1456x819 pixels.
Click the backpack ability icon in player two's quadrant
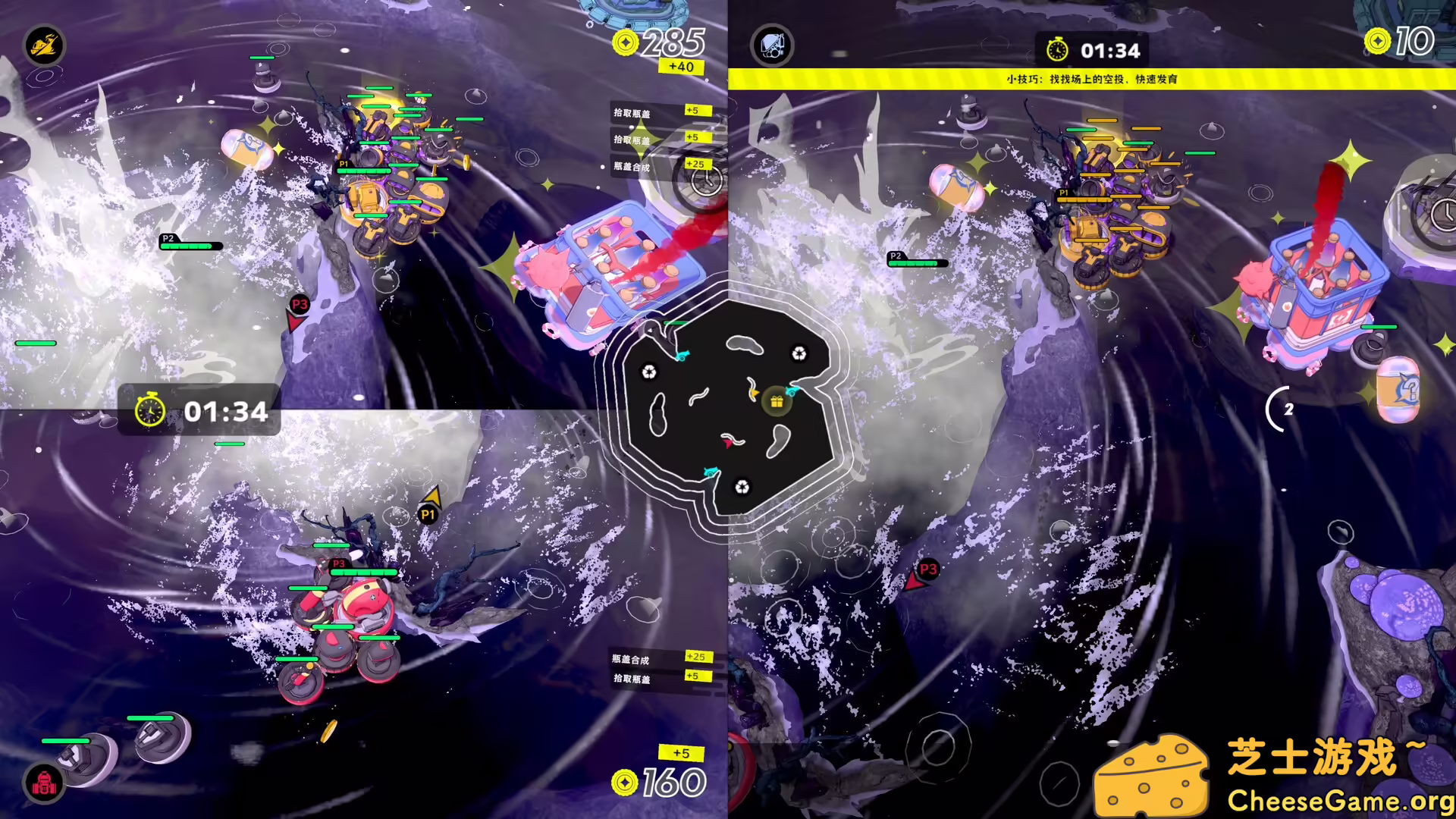click(771, 45)
